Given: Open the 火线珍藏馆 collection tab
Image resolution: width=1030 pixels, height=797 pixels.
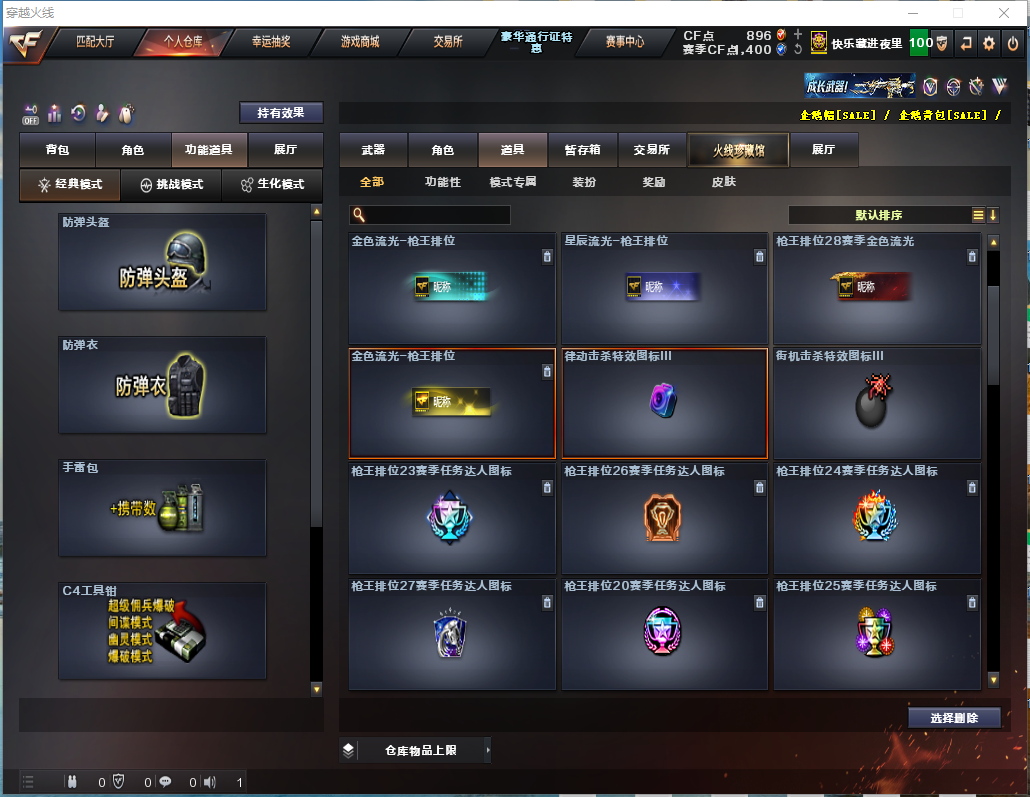Looking at the screenshot, I should 738,150.
